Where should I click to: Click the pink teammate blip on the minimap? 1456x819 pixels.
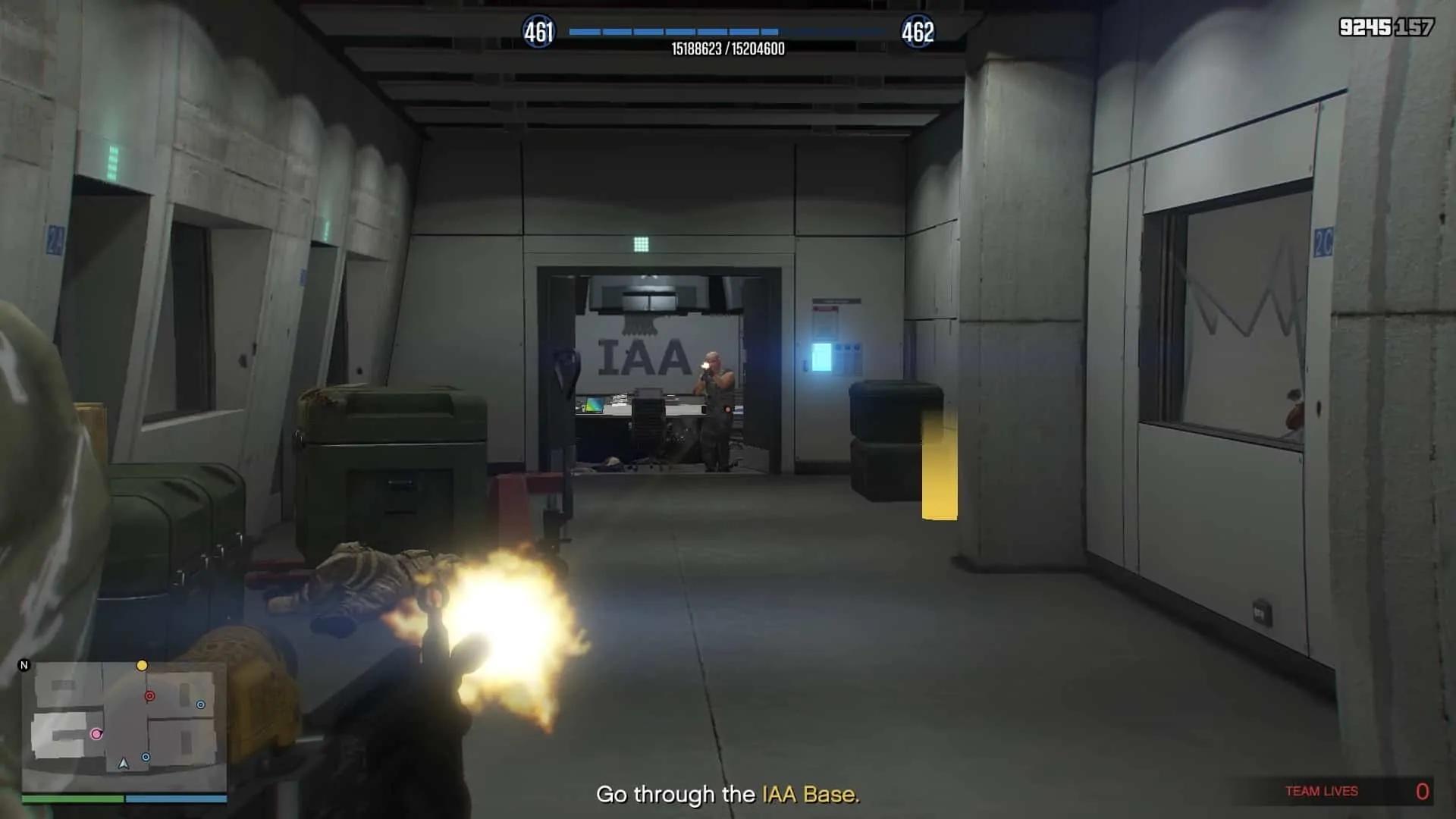click(96, 734)
